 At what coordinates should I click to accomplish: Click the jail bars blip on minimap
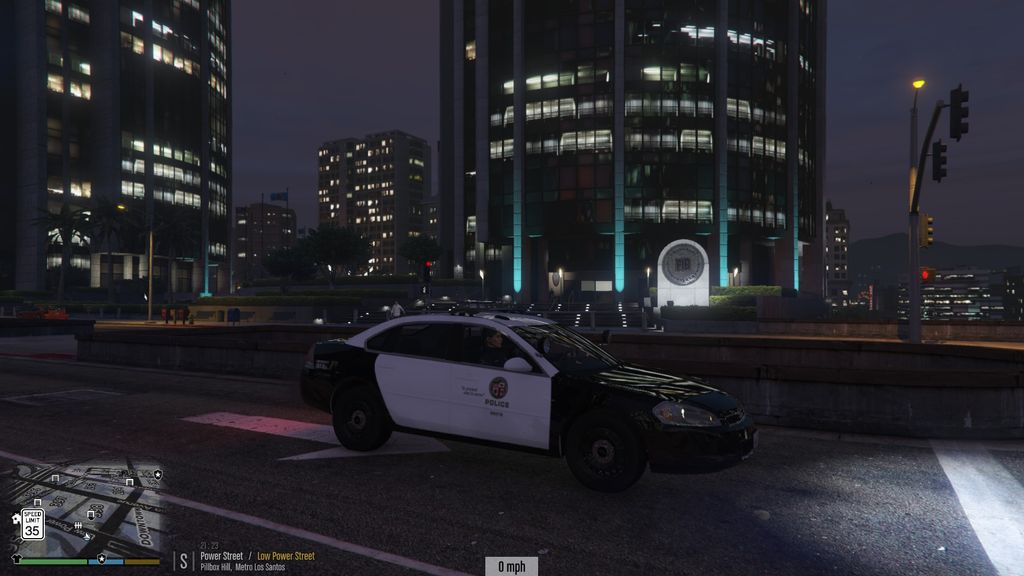click(x=78, y=526)
